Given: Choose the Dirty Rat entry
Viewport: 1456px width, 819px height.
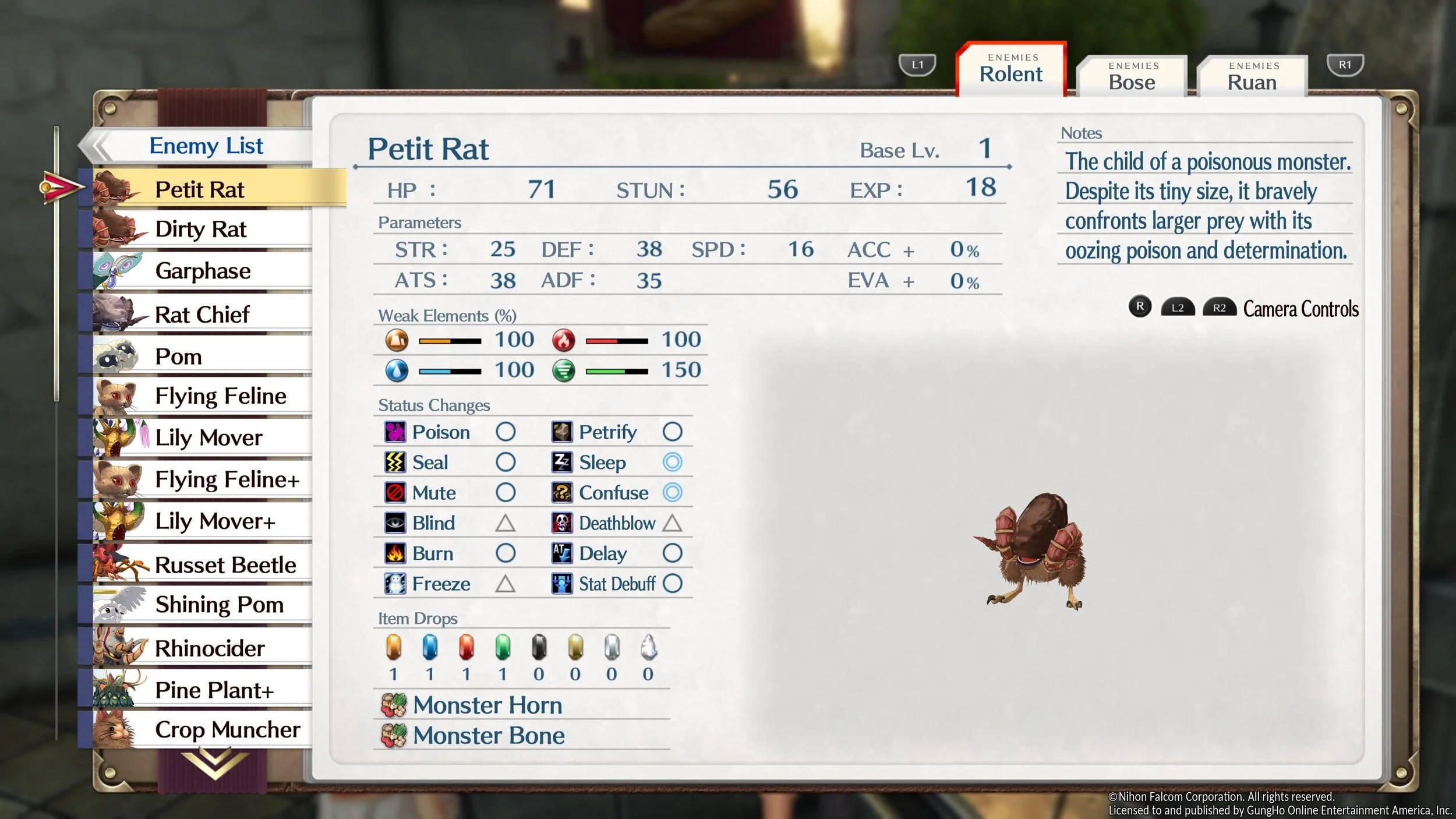Looking at the screenshot, I should (201, 229).
